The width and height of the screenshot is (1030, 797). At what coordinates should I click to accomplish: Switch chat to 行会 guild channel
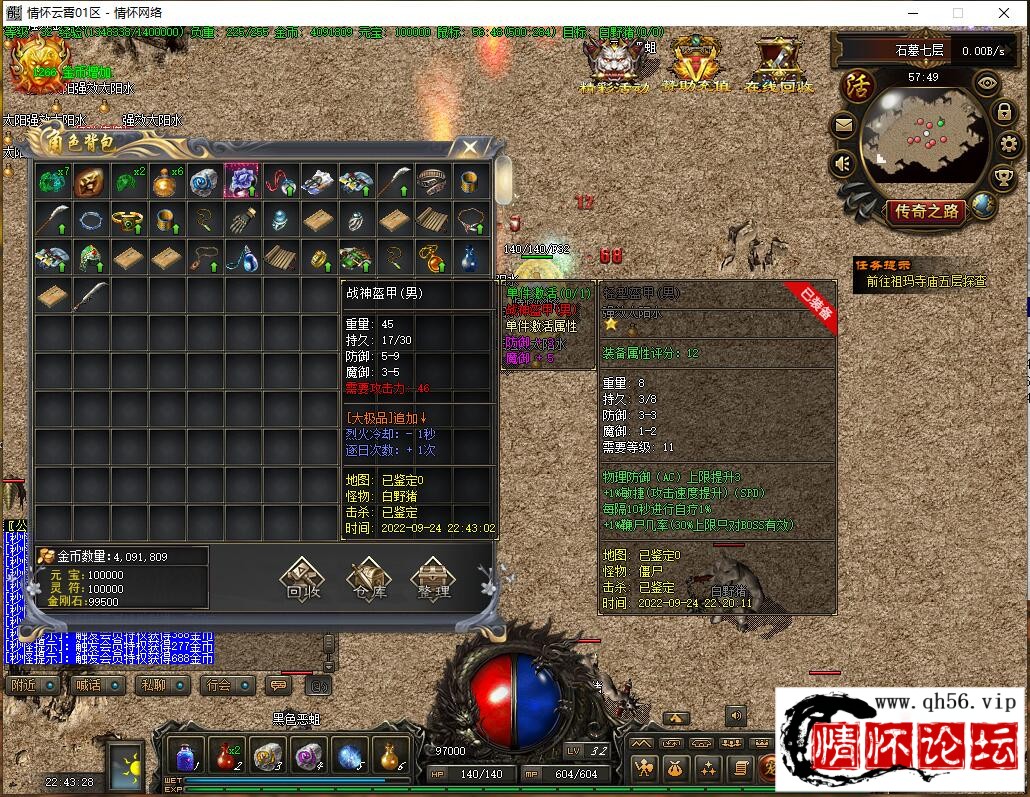(x=225, y=685)
